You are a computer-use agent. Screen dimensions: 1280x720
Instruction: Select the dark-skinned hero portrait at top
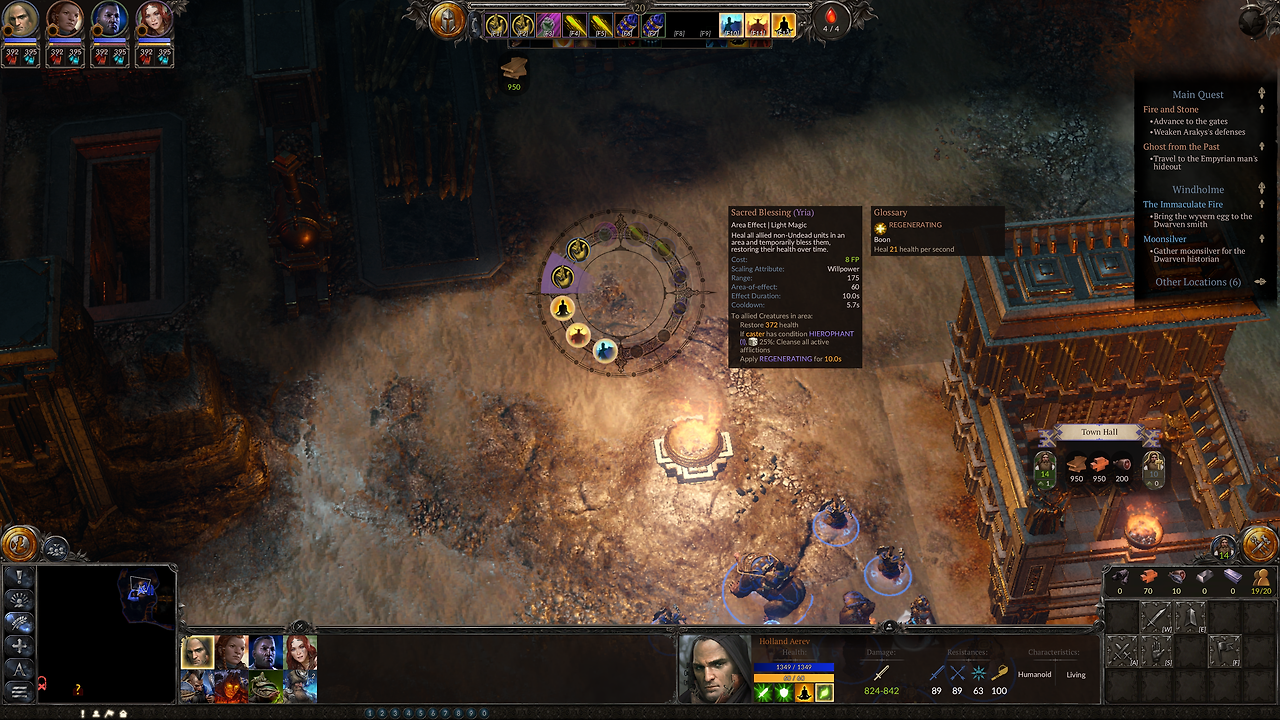(x=109, y=19)
